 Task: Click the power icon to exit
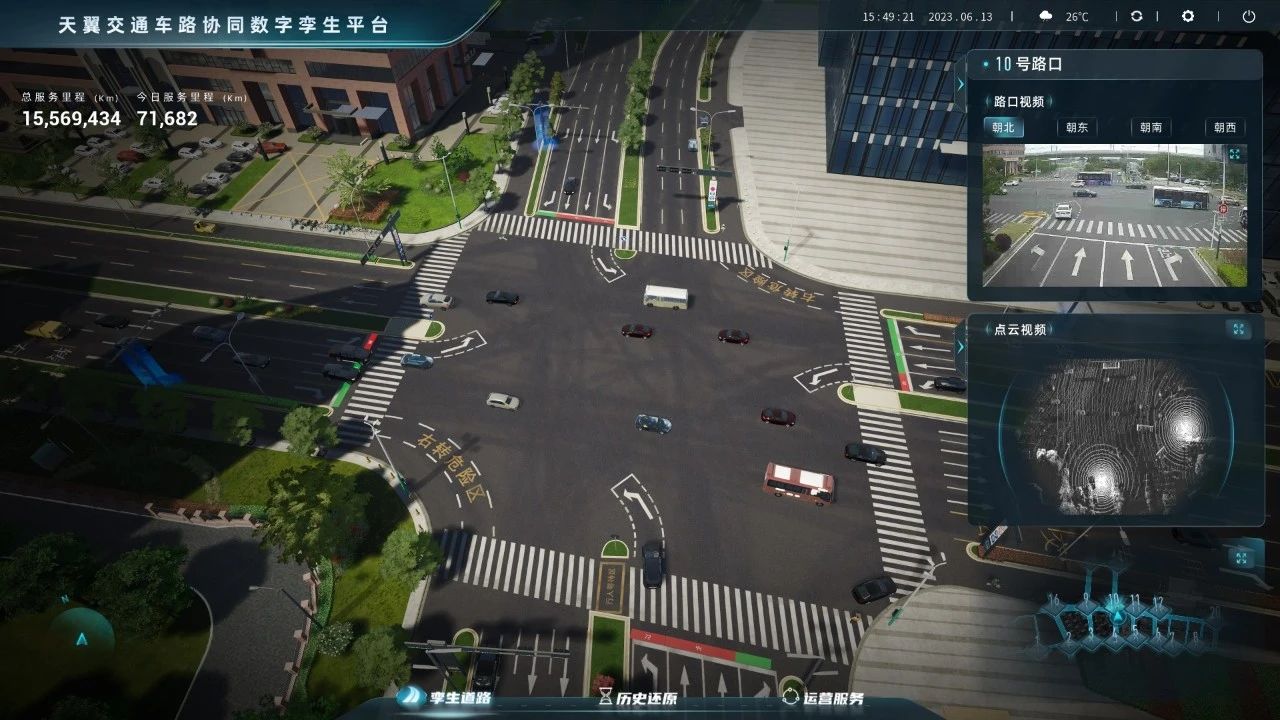[x=1249, y=16]
